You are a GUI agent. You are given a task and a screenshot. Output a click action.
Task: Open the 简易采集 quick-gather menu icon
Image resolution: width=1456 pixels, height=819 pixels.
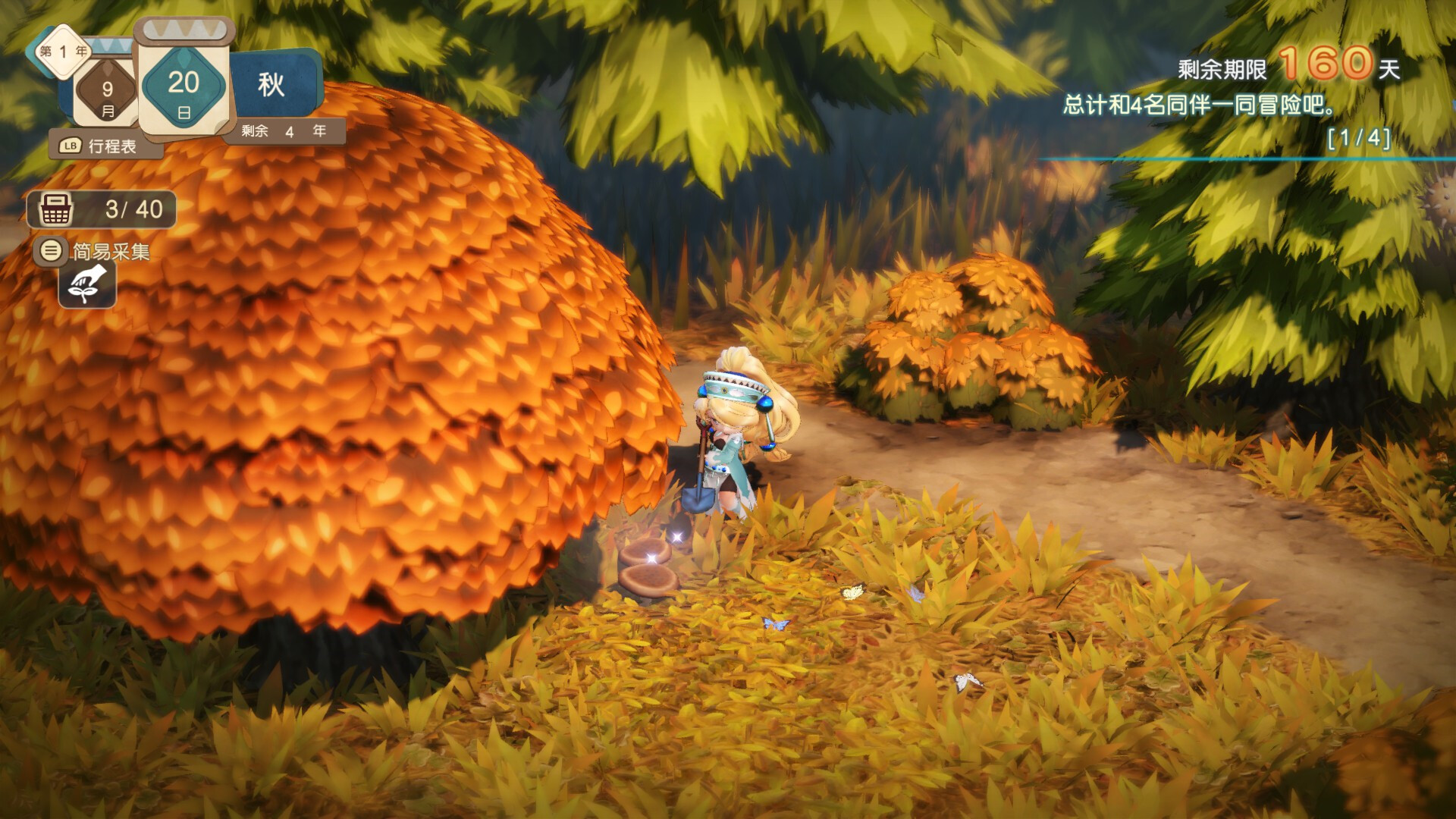point(50,254)
